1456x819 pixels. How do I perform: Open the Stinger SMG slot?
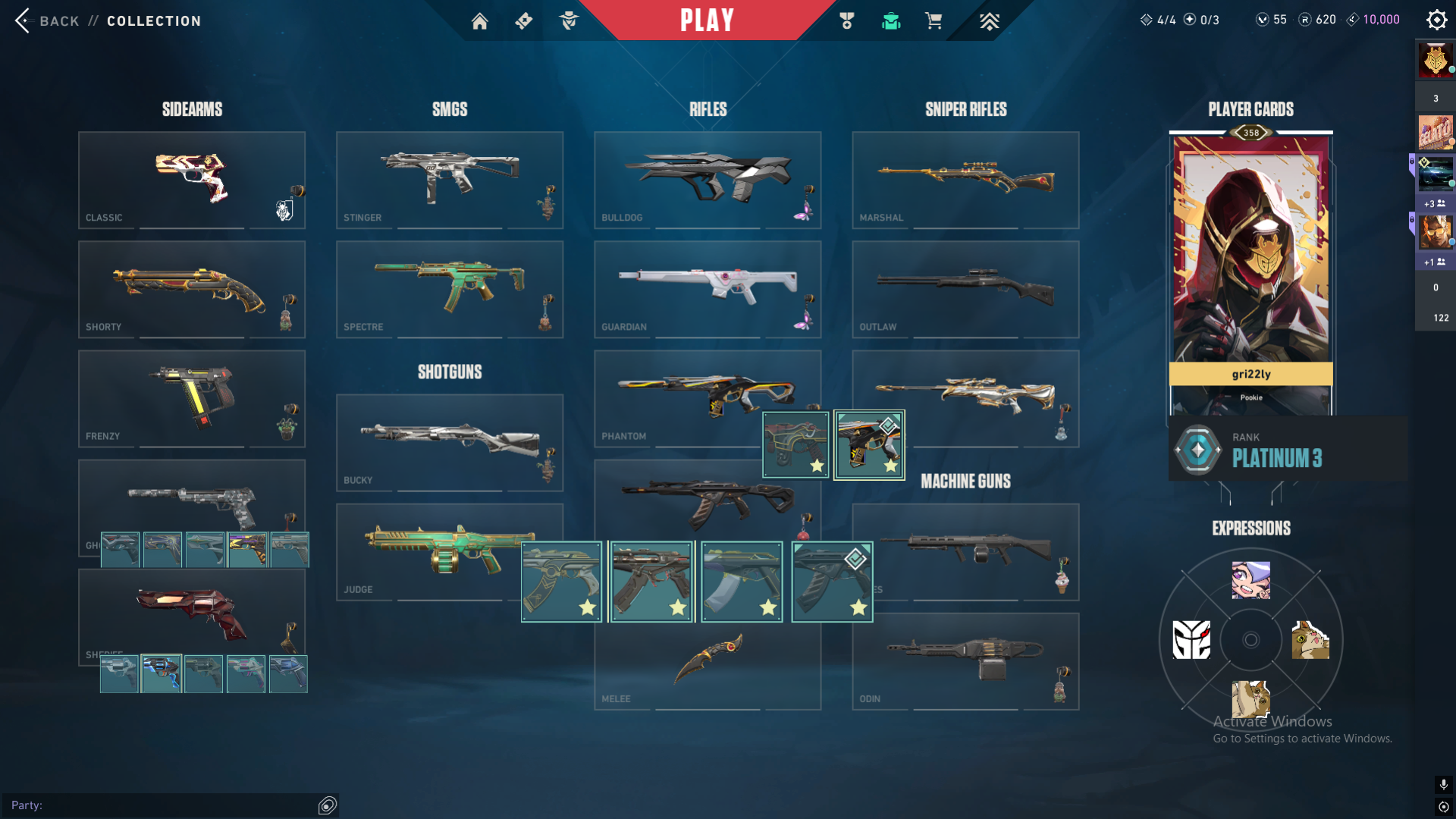pos(450,180)
